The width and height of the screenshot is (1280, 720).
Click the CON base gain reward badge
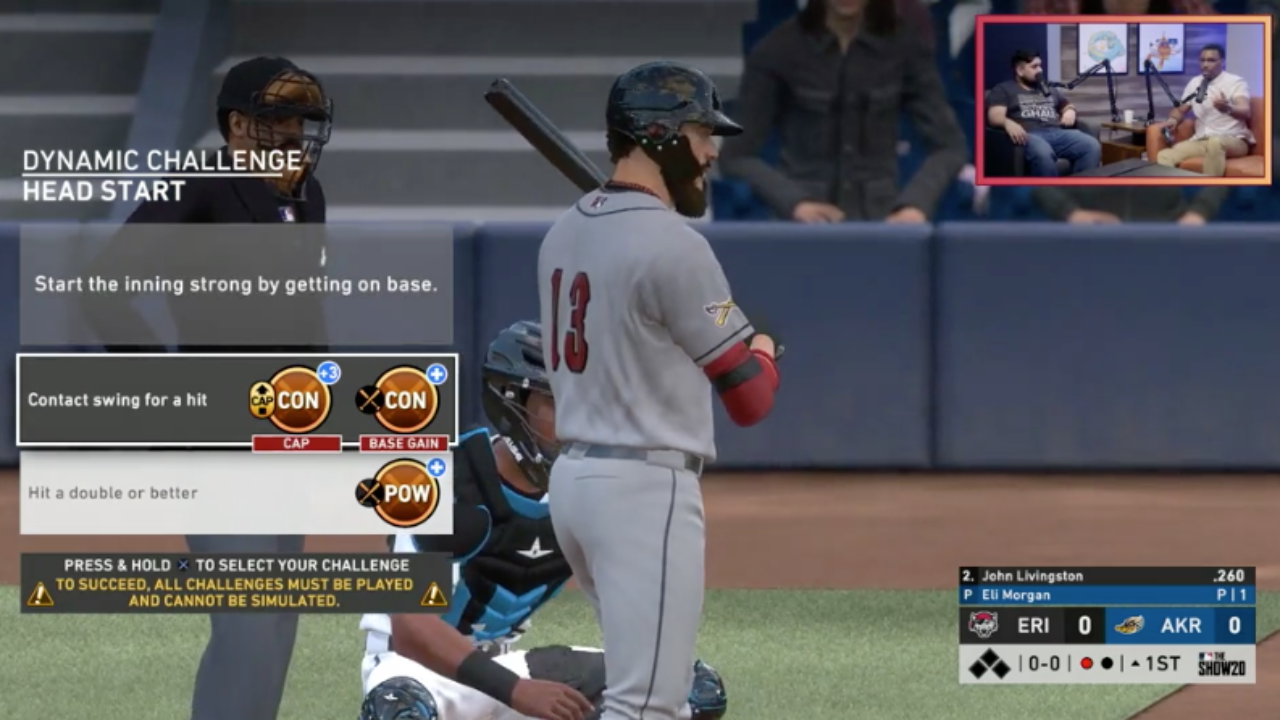pyautogui.click(x=404, y=400)
